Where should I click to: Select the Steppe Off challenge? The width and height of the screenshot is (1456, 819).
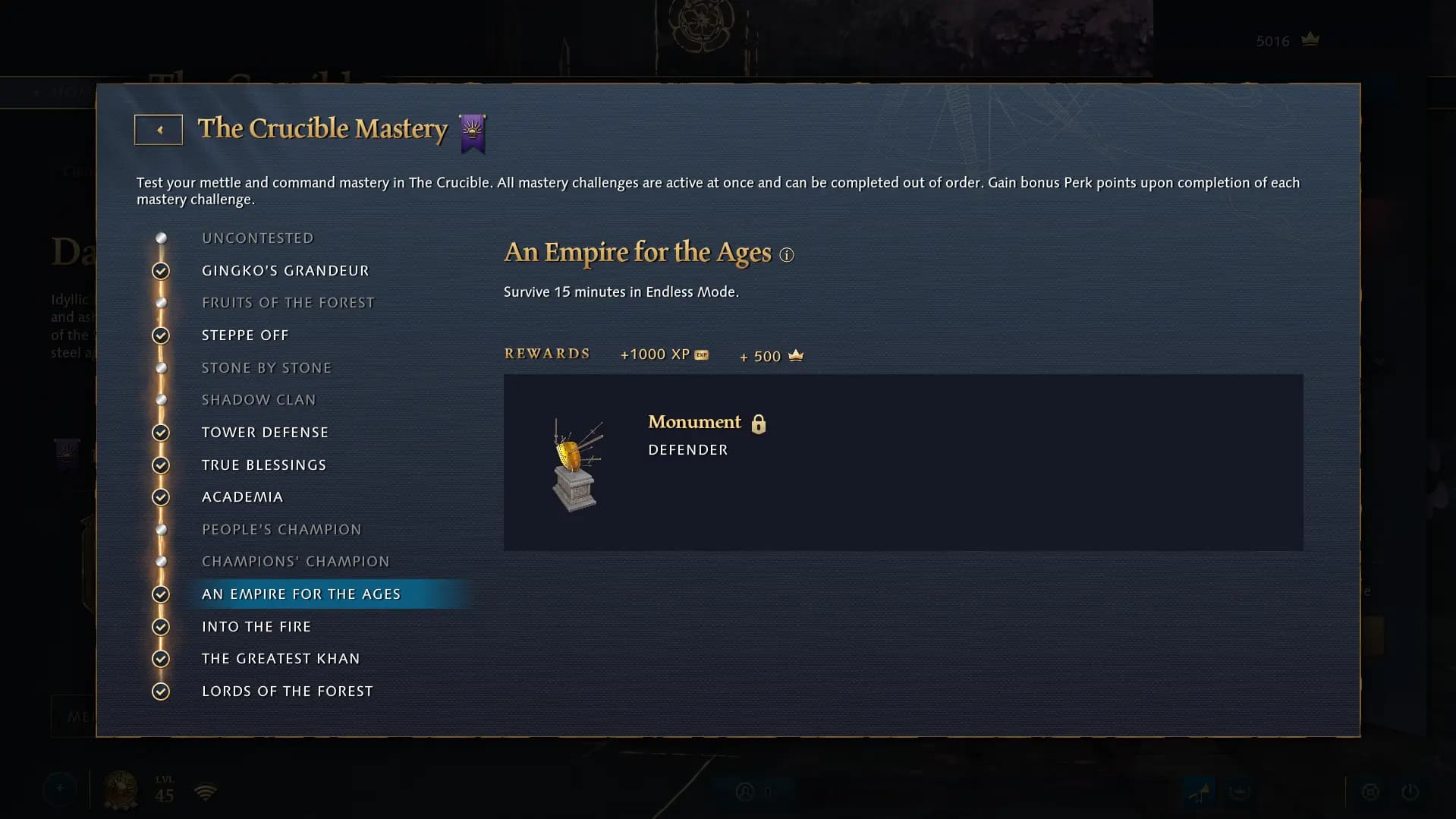pyautogui.click(x=245, y=335)
